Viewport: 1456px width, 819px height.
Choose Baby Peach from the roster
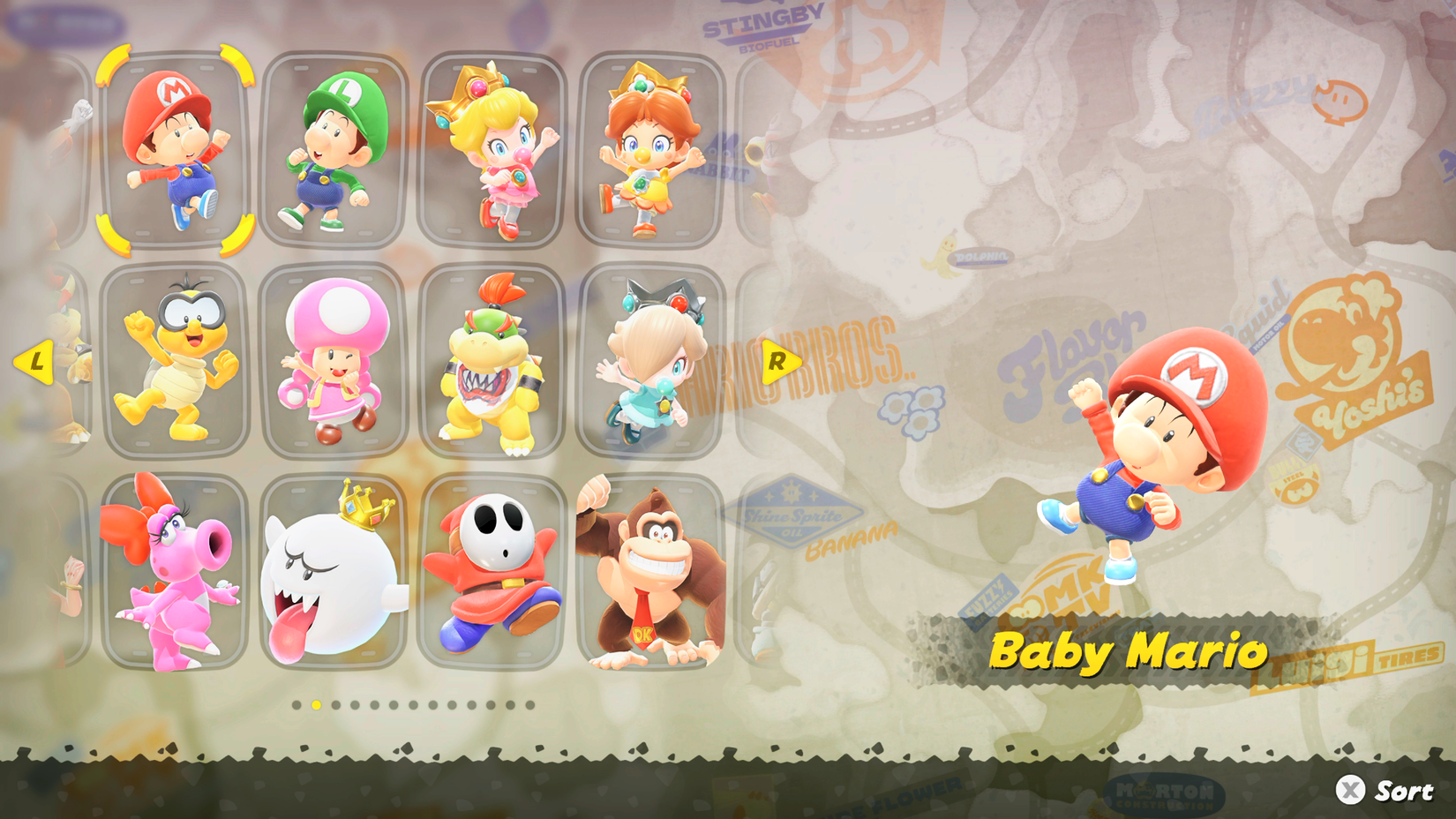click(490, 150)
